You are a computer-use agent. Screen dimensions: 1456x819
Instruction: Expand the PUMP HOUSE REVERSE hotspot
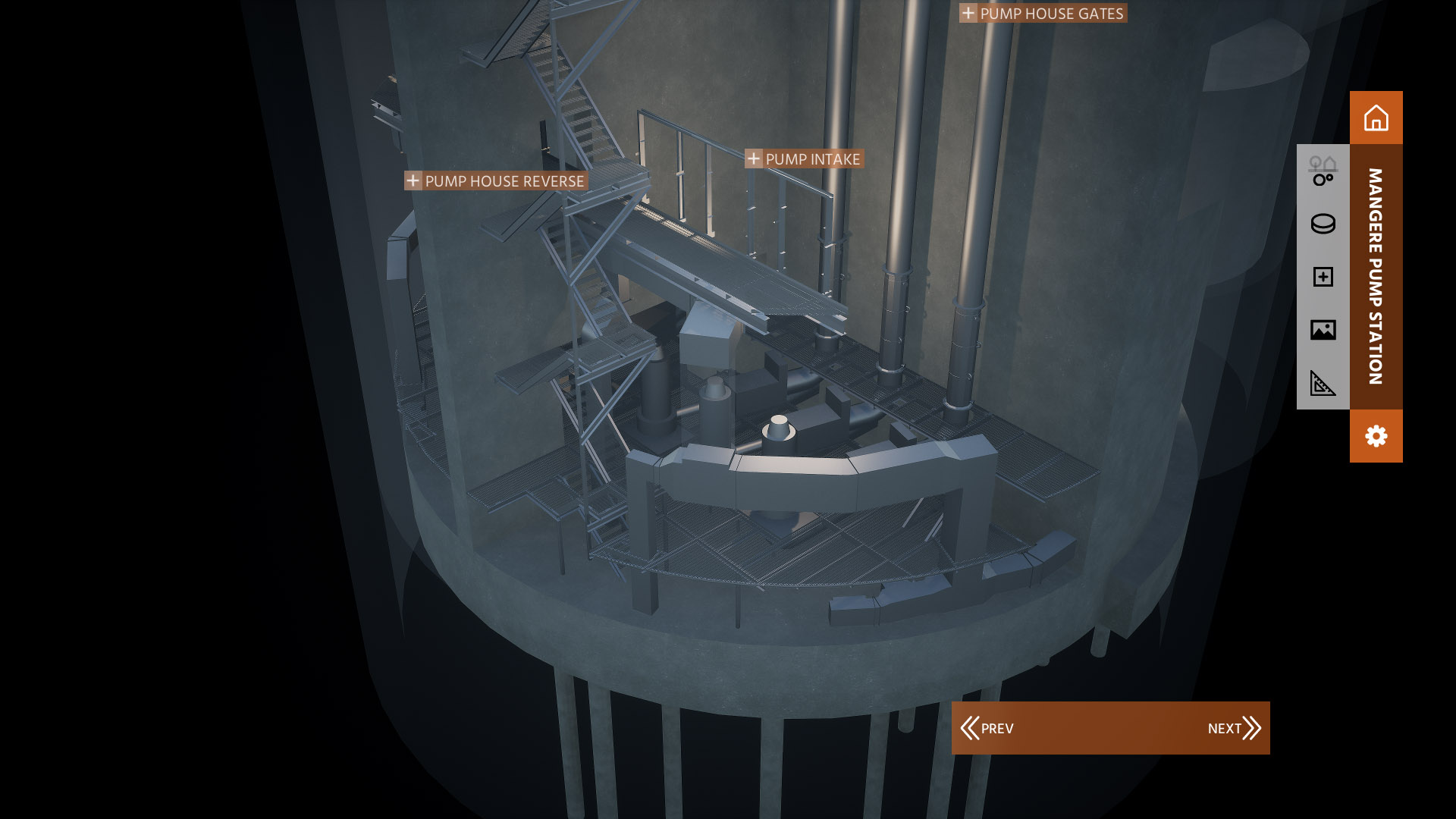click(x=413, y=181)
